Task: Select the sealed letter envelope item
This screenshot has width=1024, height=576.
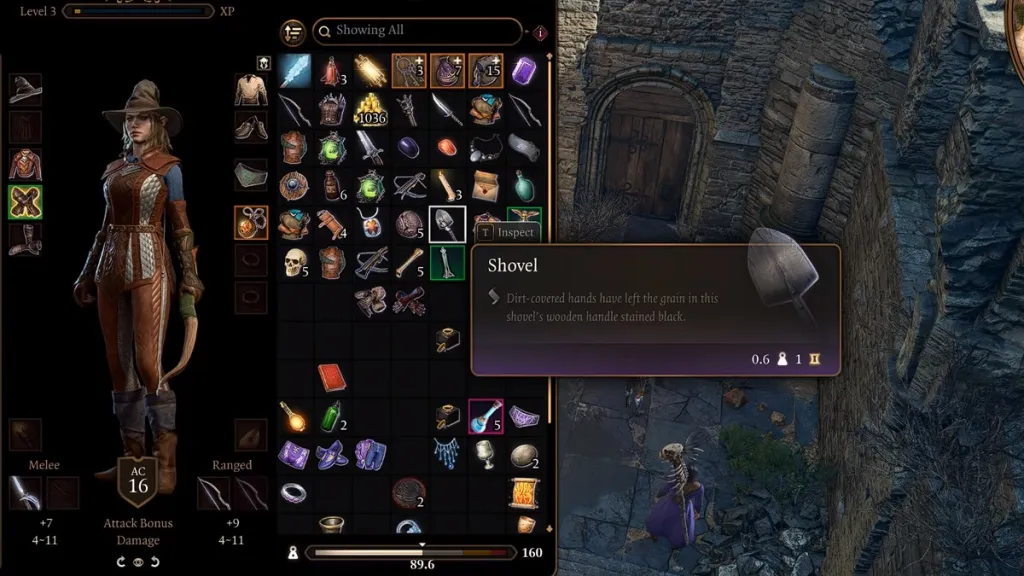Action: point(486,185)
